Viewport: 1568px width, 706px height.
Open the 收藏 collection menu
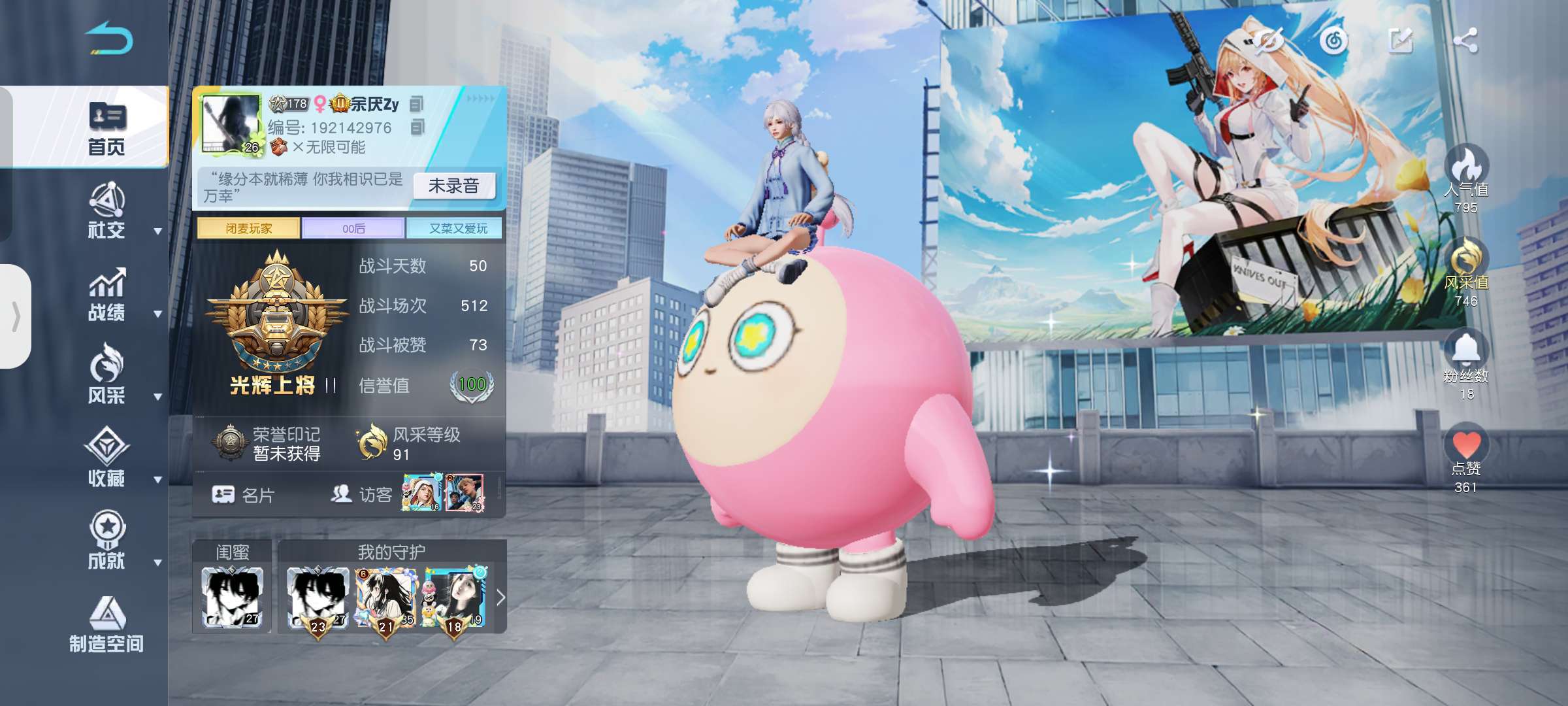106,460
